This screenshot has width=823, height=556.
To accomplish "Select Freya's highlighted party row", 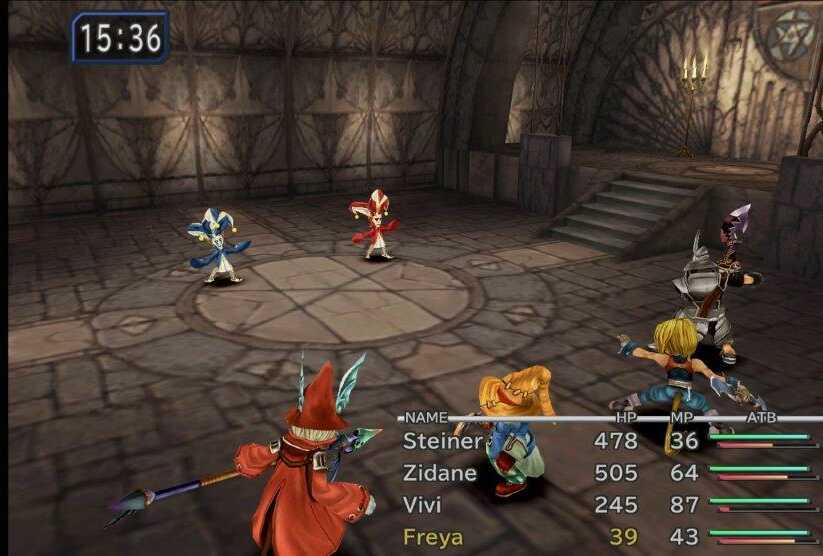I will click(x=432, y=537).
